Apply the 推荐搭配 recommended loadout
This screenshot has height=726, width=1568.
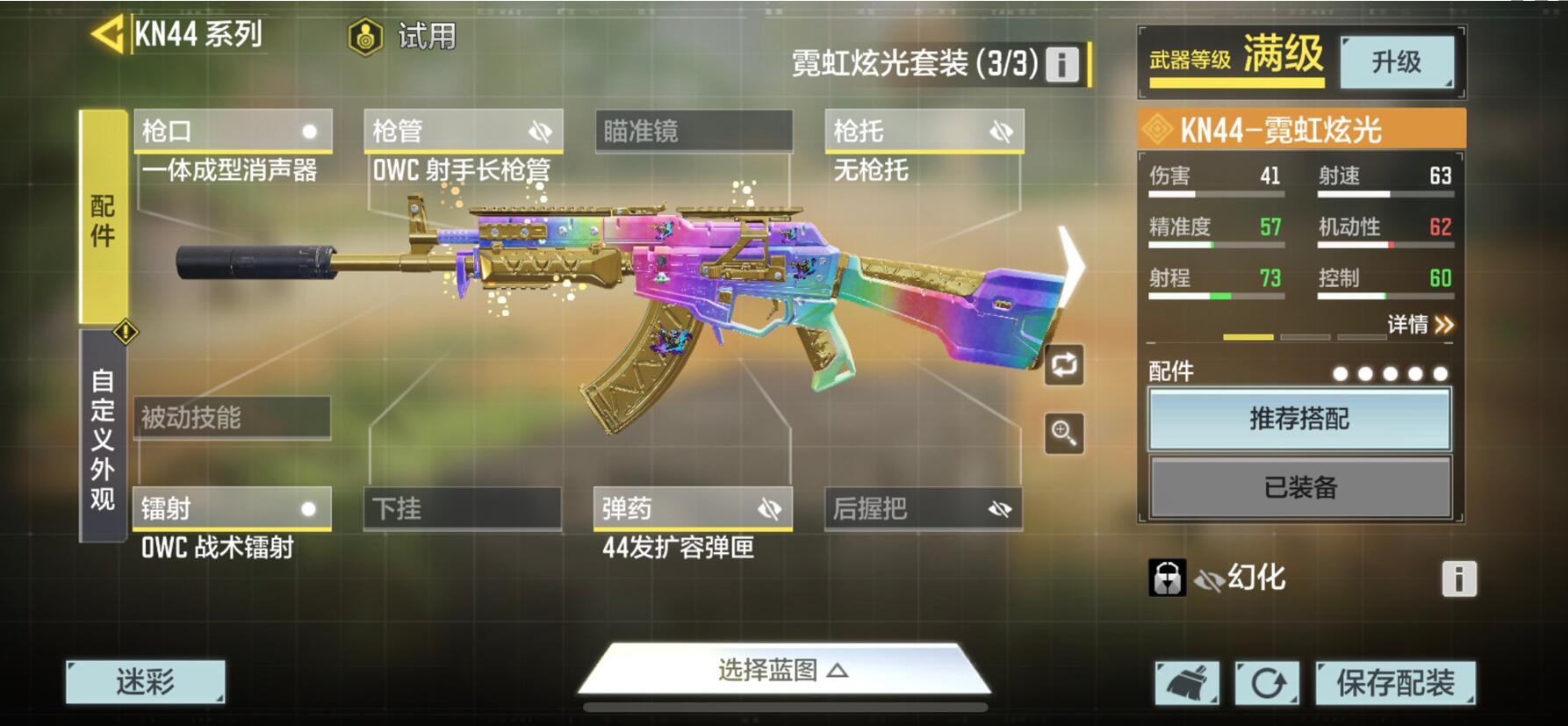click(1299, 419)
